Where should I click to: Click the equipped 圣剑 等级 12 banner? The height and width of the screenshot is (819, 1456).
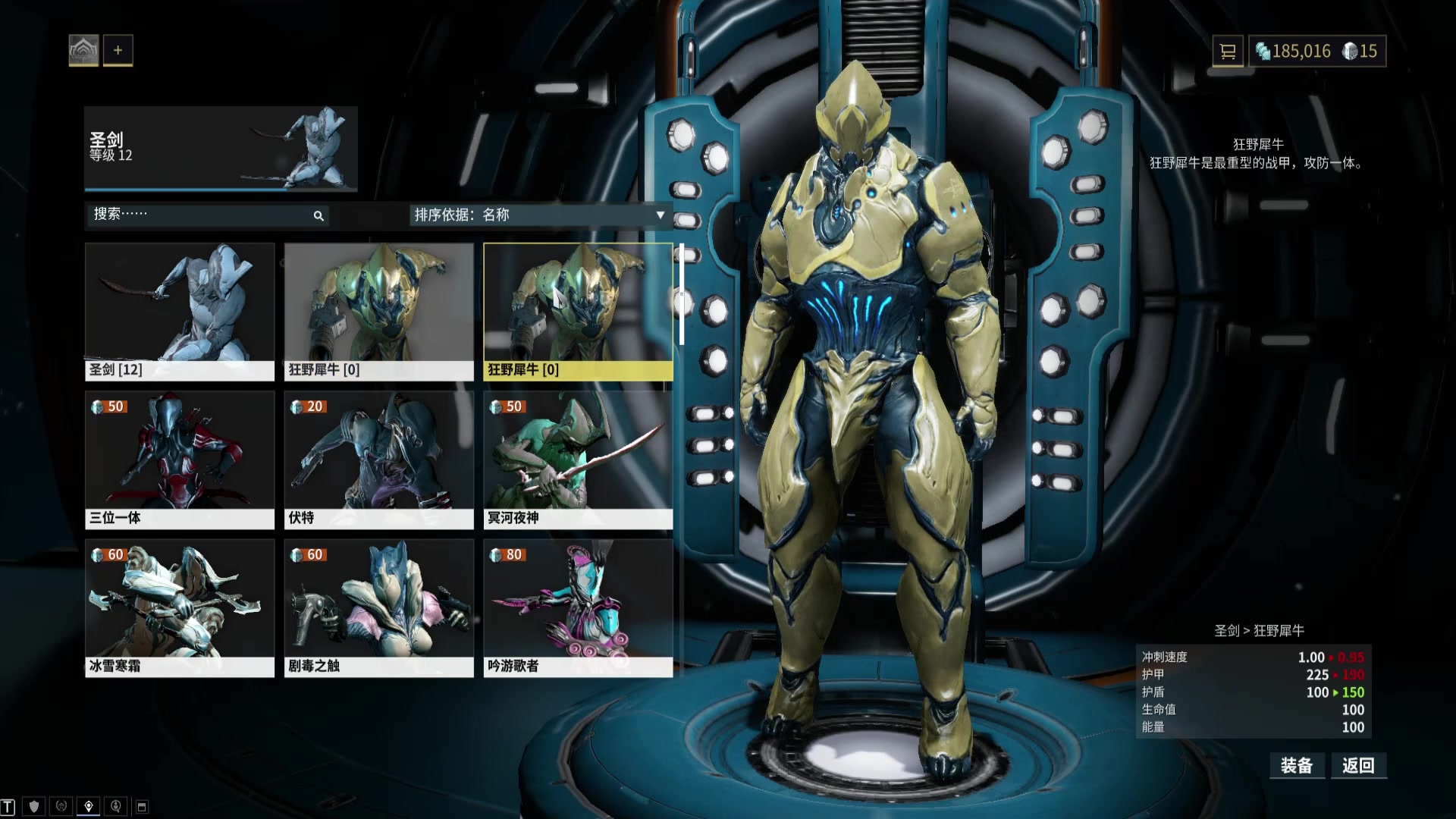pyautogui.click(x=221, y=149)
